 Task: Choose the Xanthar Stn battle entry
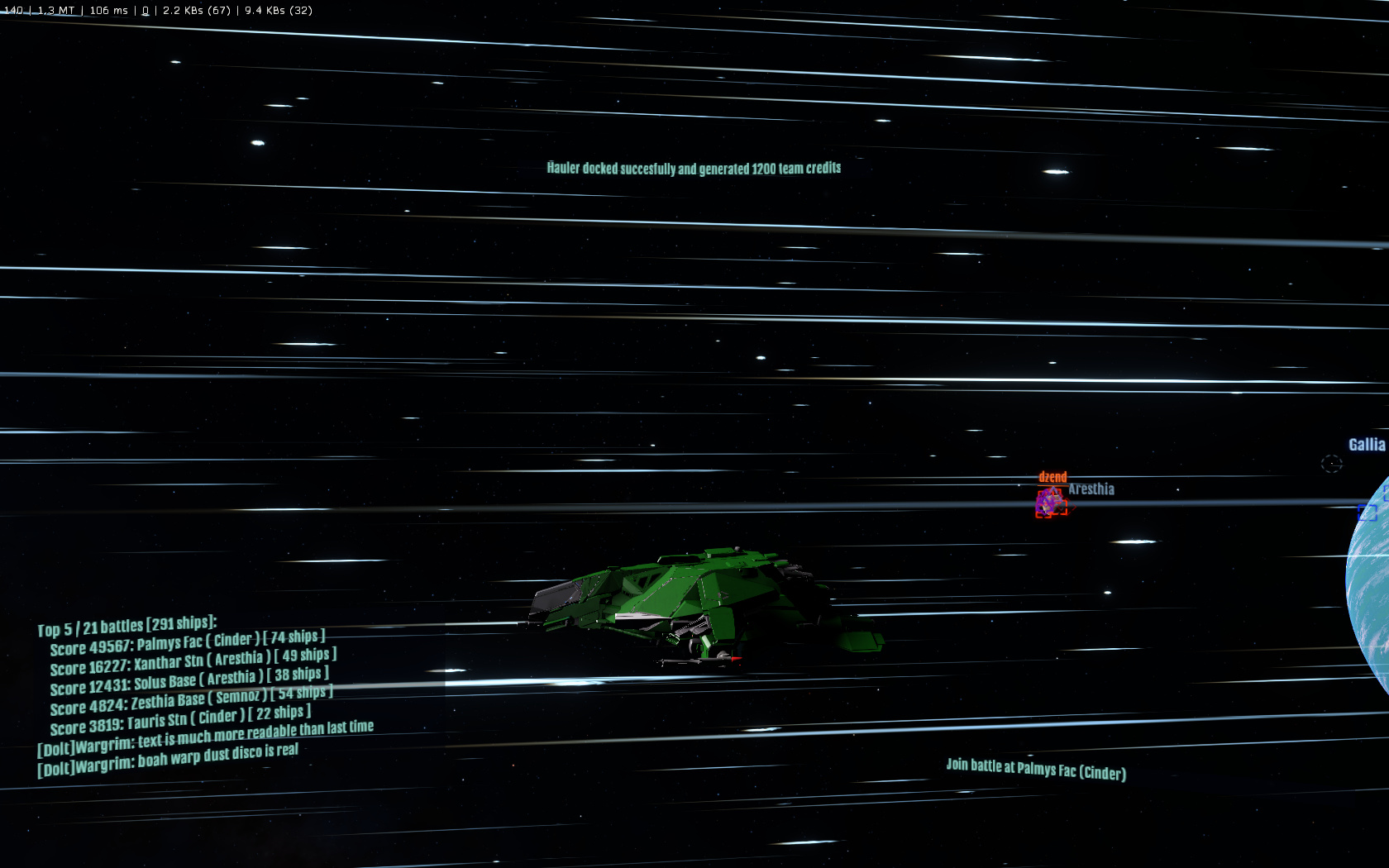(x=193, y=661)
